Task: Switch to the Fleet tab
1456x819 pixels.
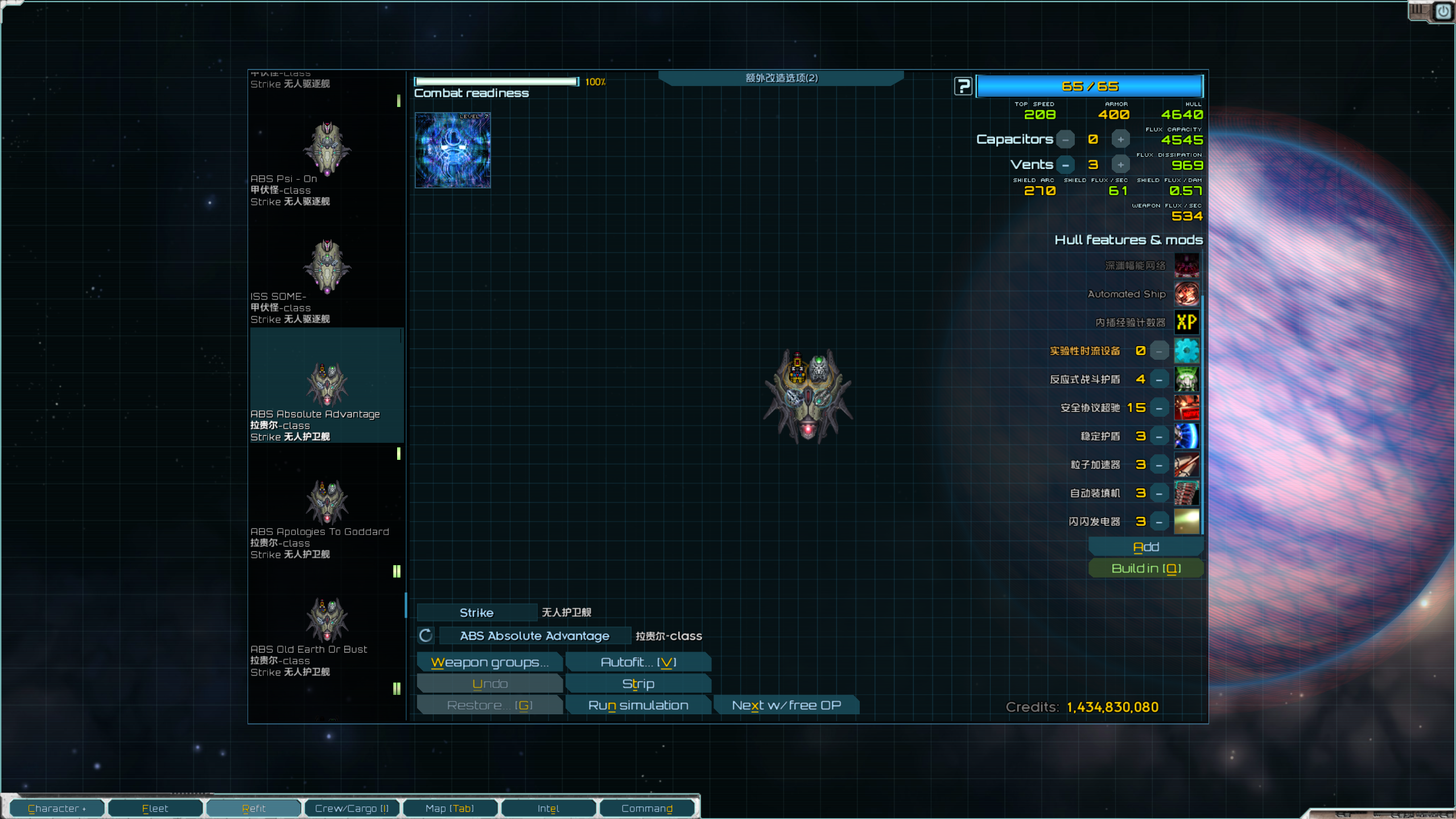Action: click(155, 808)
